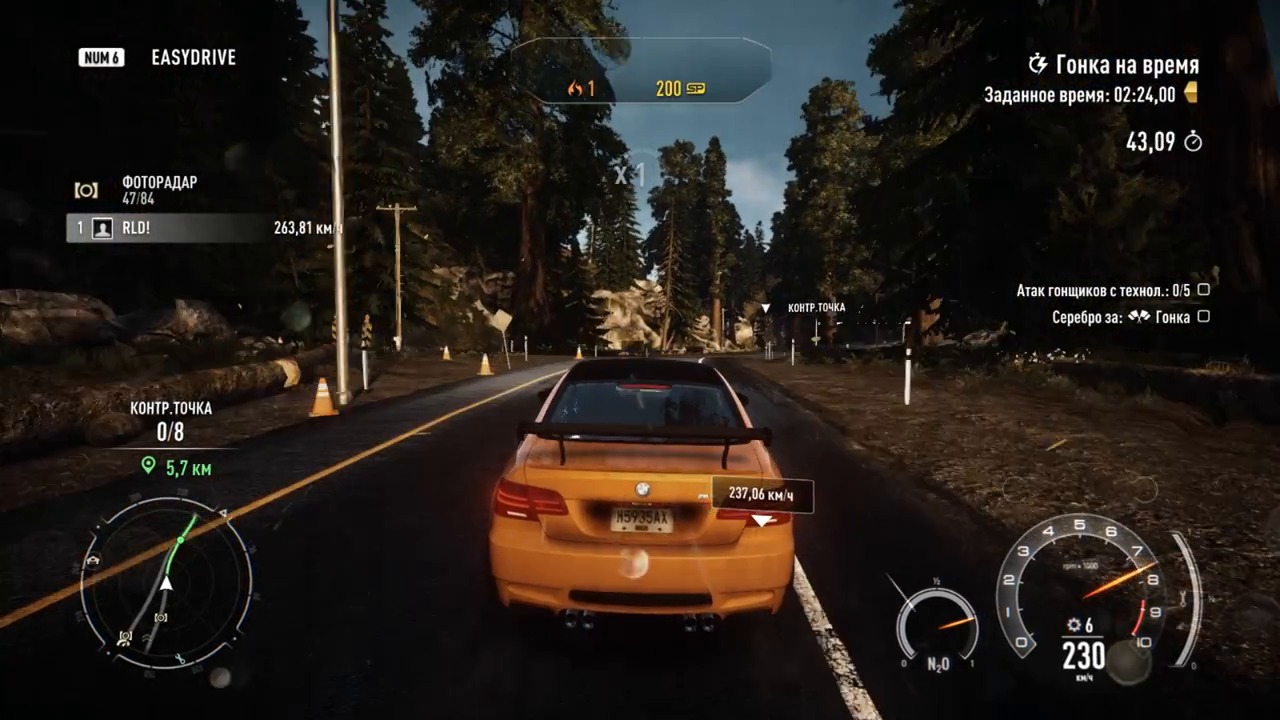Open the EasyDrive menu
Screen dimensions: 1280x720
pos(193,58)
